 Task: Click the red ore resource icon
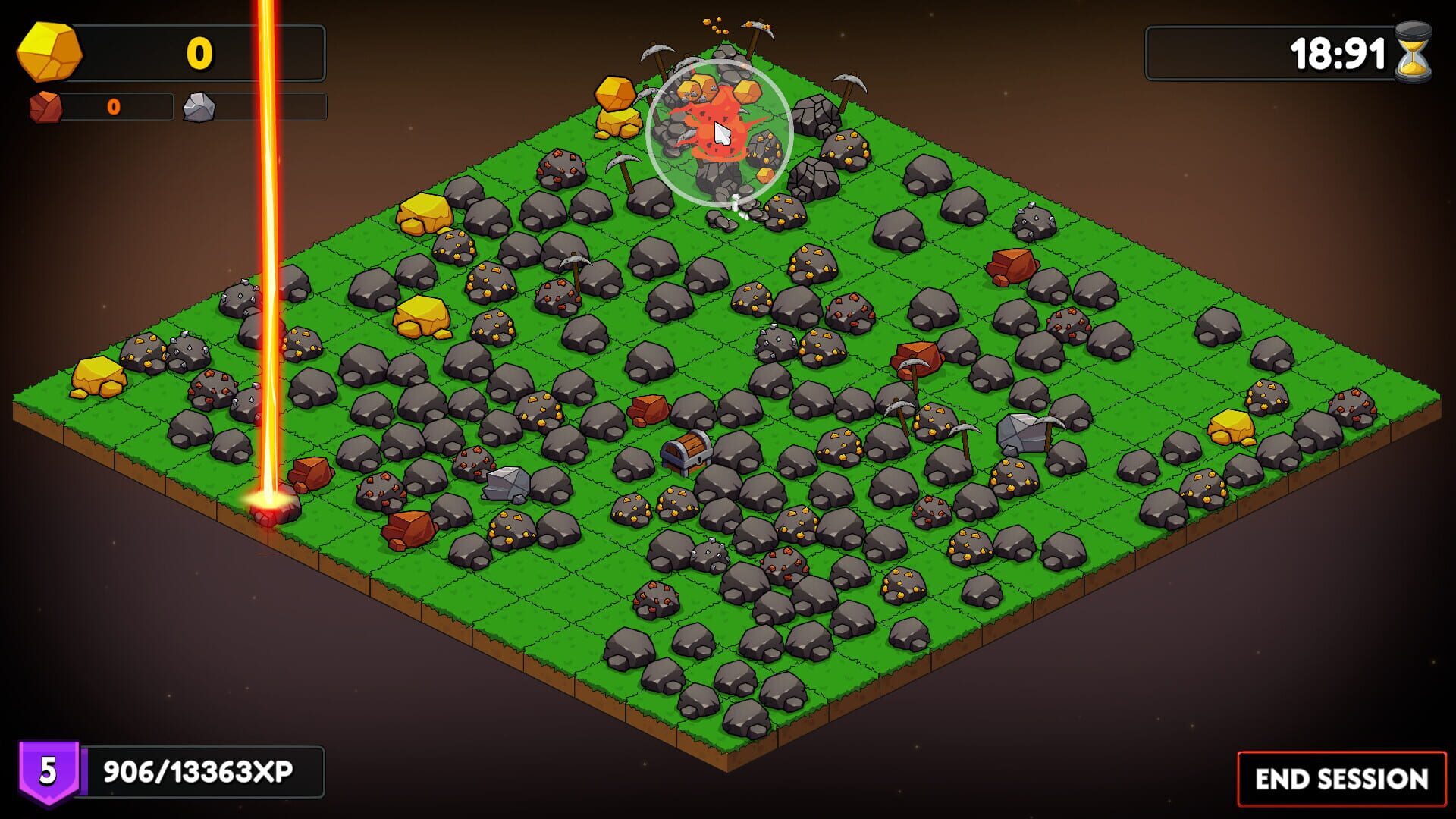click(x=44, y=106)
